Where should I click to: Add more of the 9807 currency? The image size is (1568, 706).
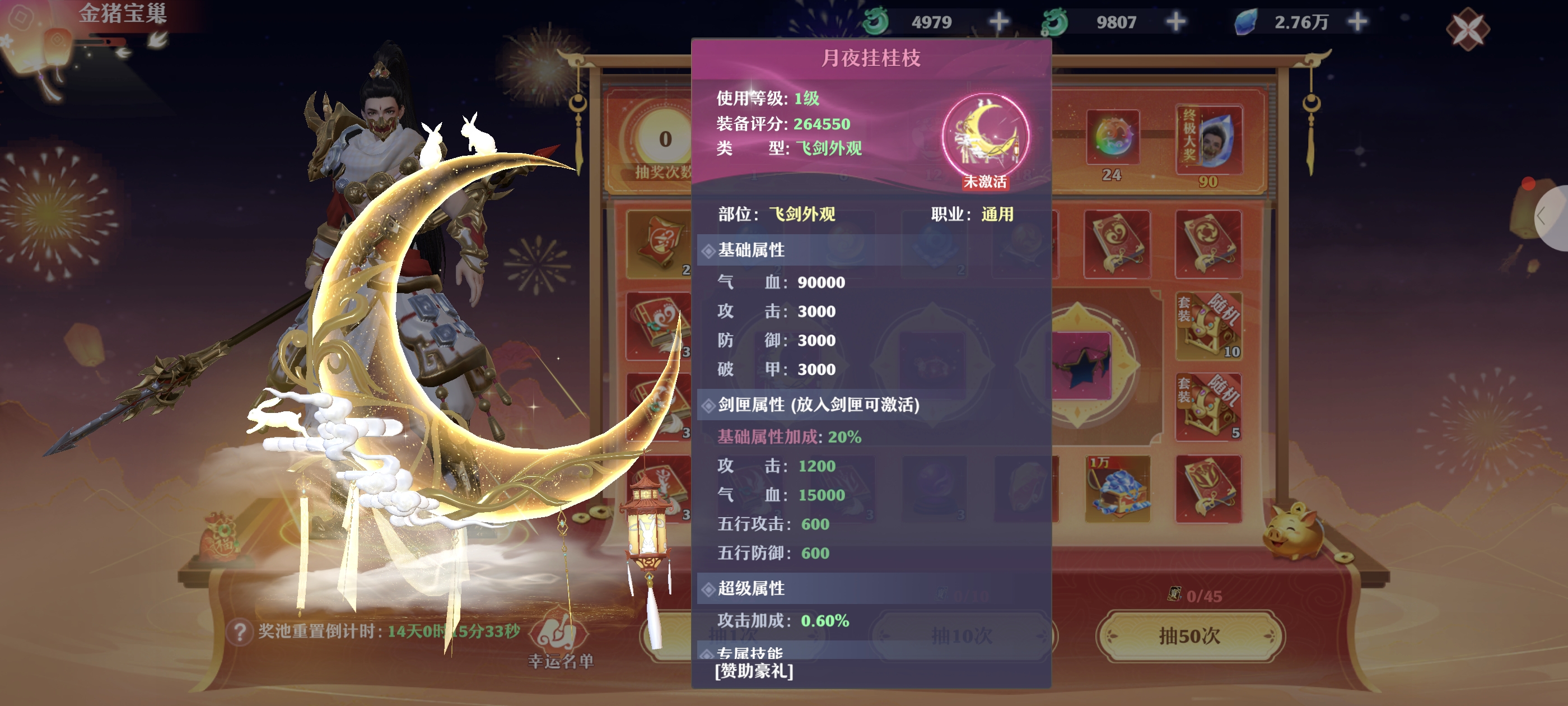click(1176, 22)
